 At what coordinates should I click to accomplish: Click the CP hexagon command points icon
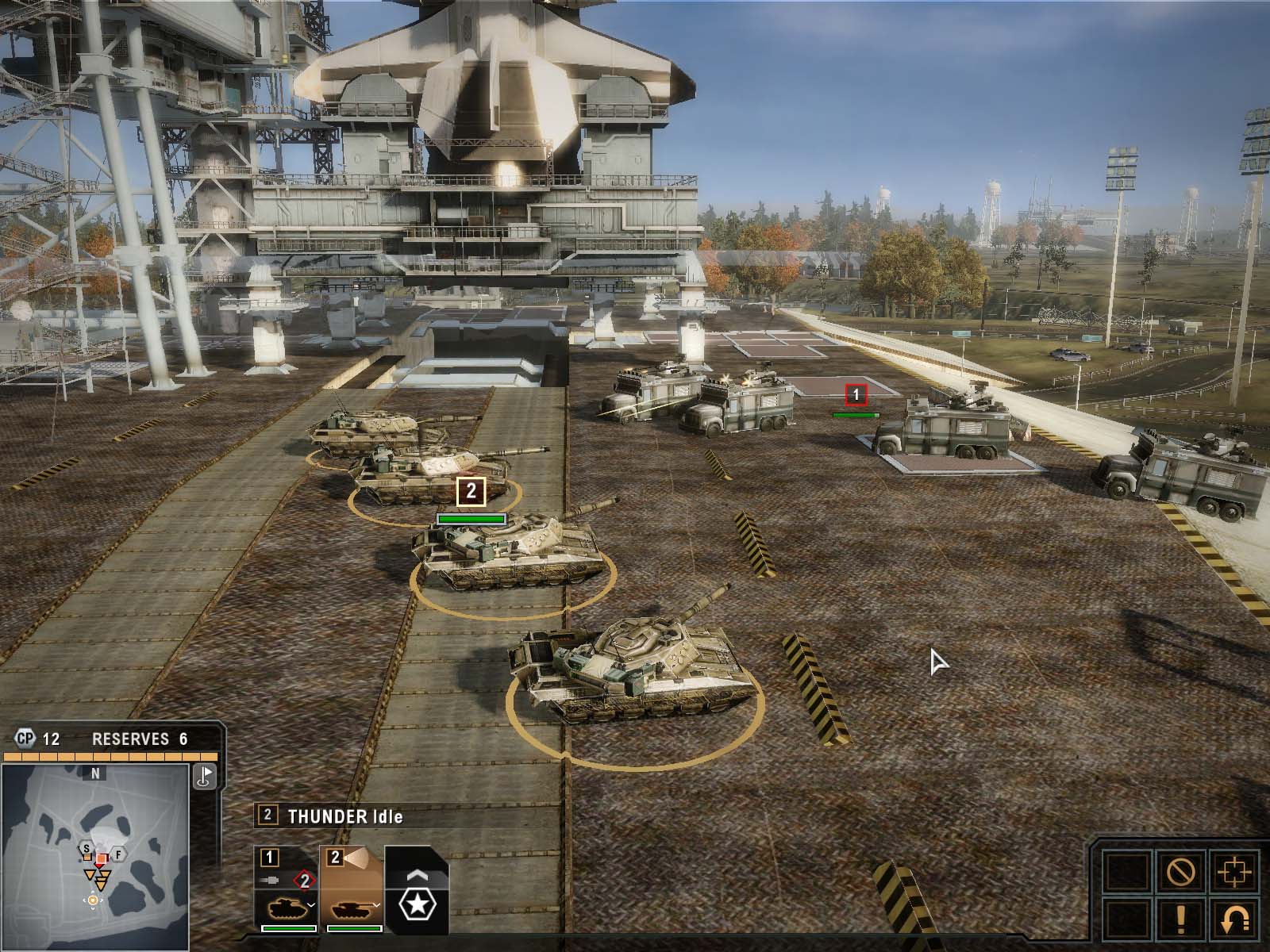(x=25, y=739)
